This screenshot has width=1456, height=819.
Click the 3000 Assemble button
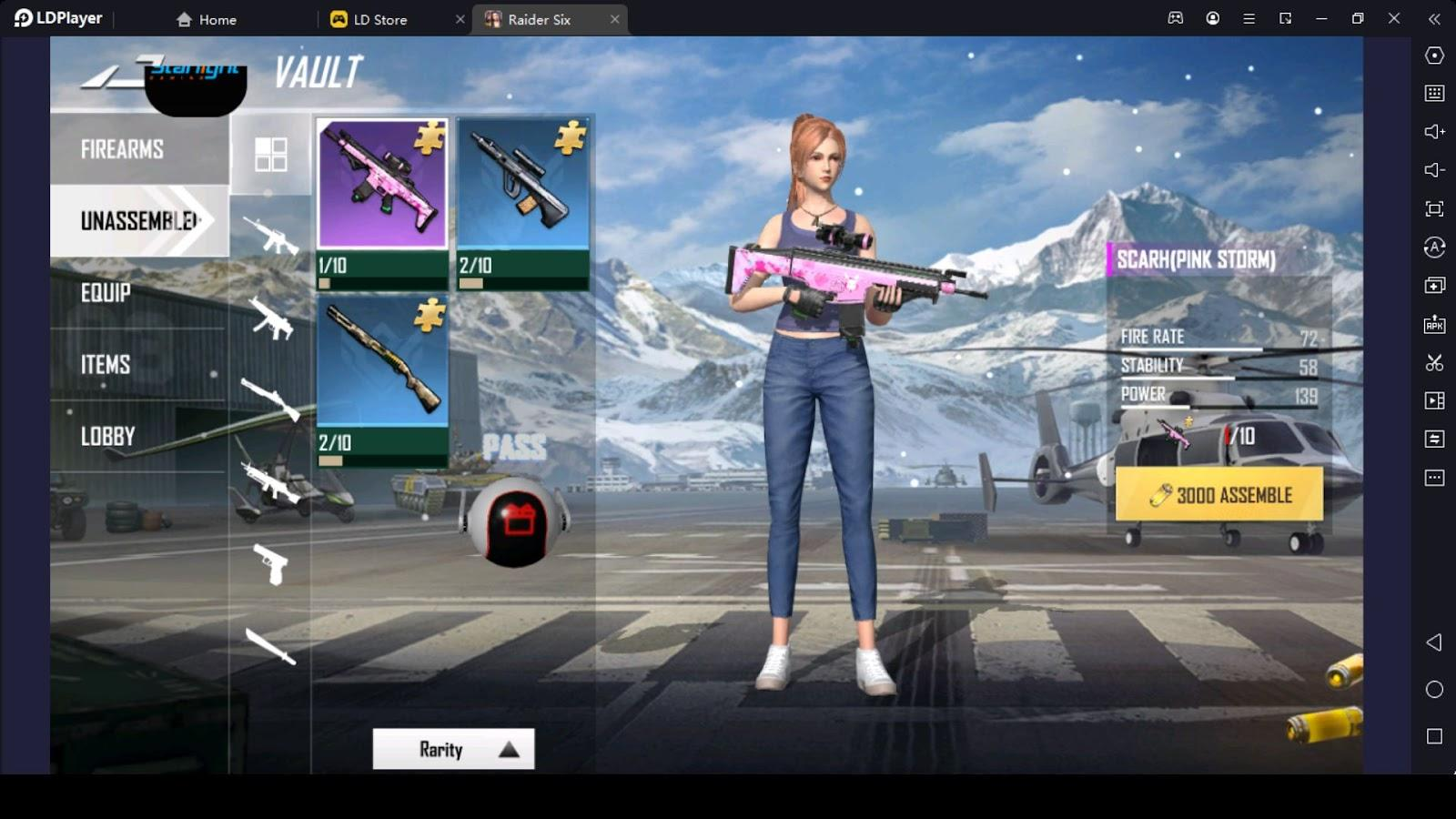(x=1218, y=495)
